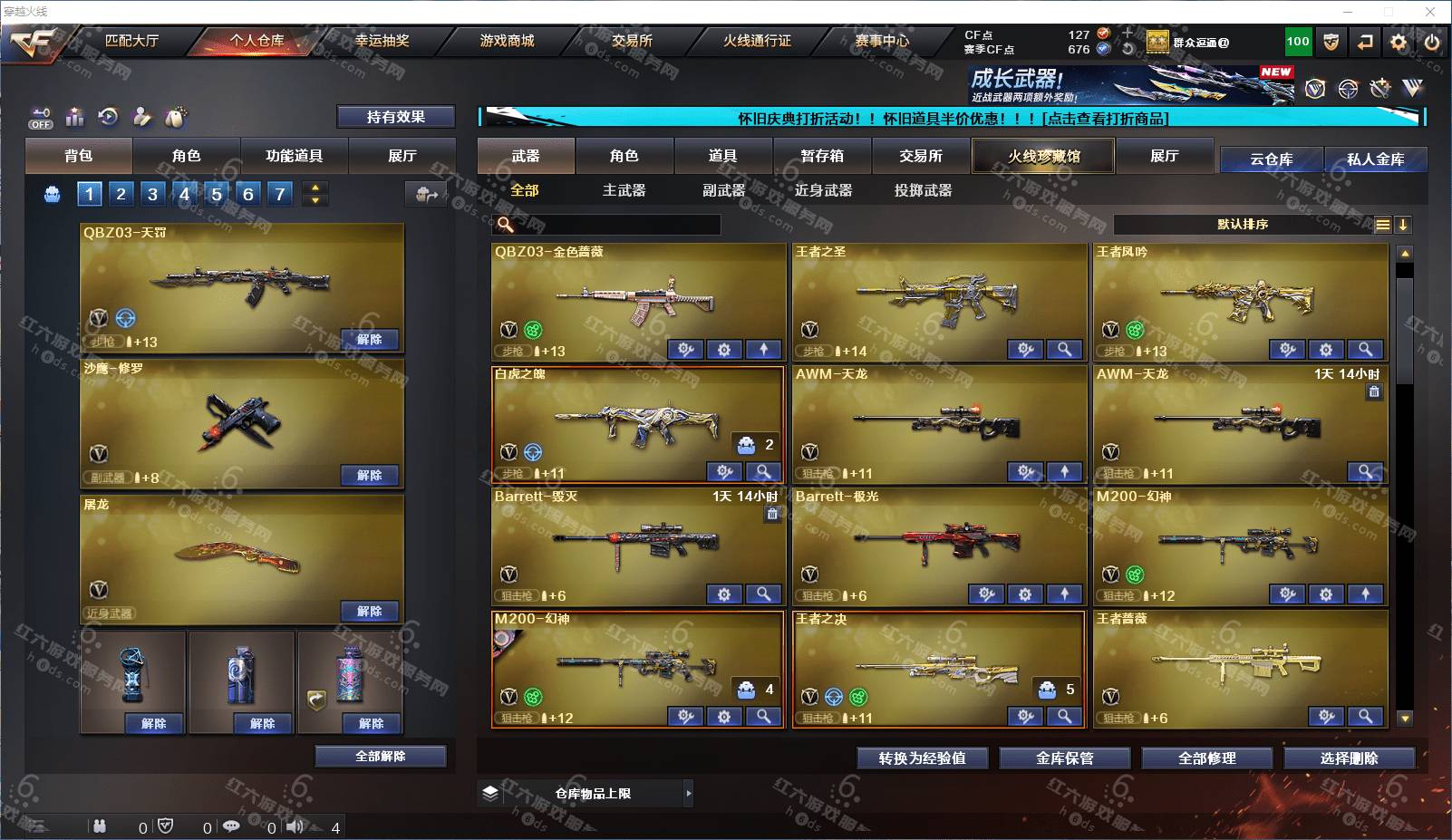
Task: Show the 主武器 primary weapon filter
Action: [x=624, y=190]
